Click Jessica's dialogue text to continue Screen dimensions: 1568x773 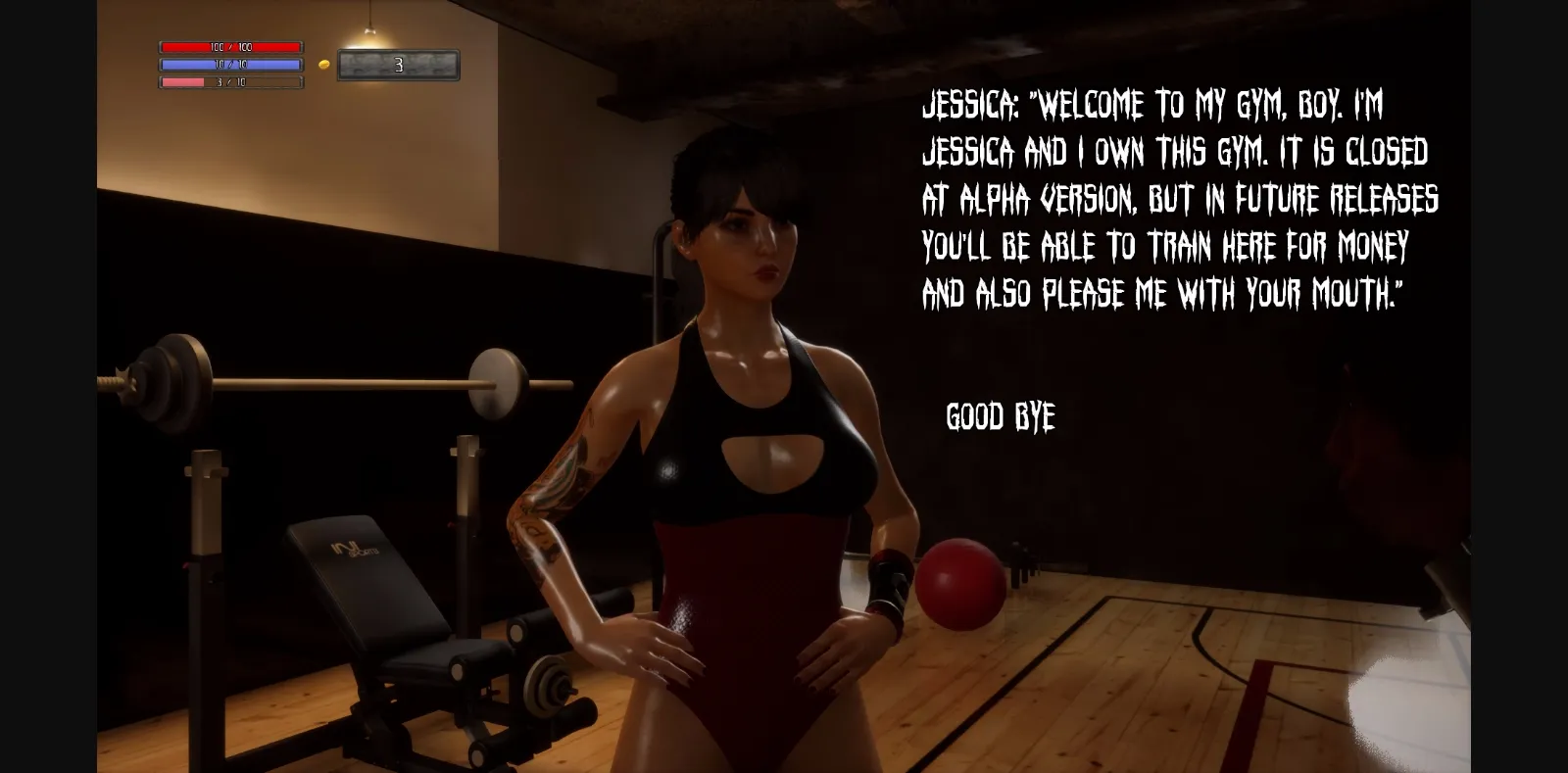(1176, 201)
